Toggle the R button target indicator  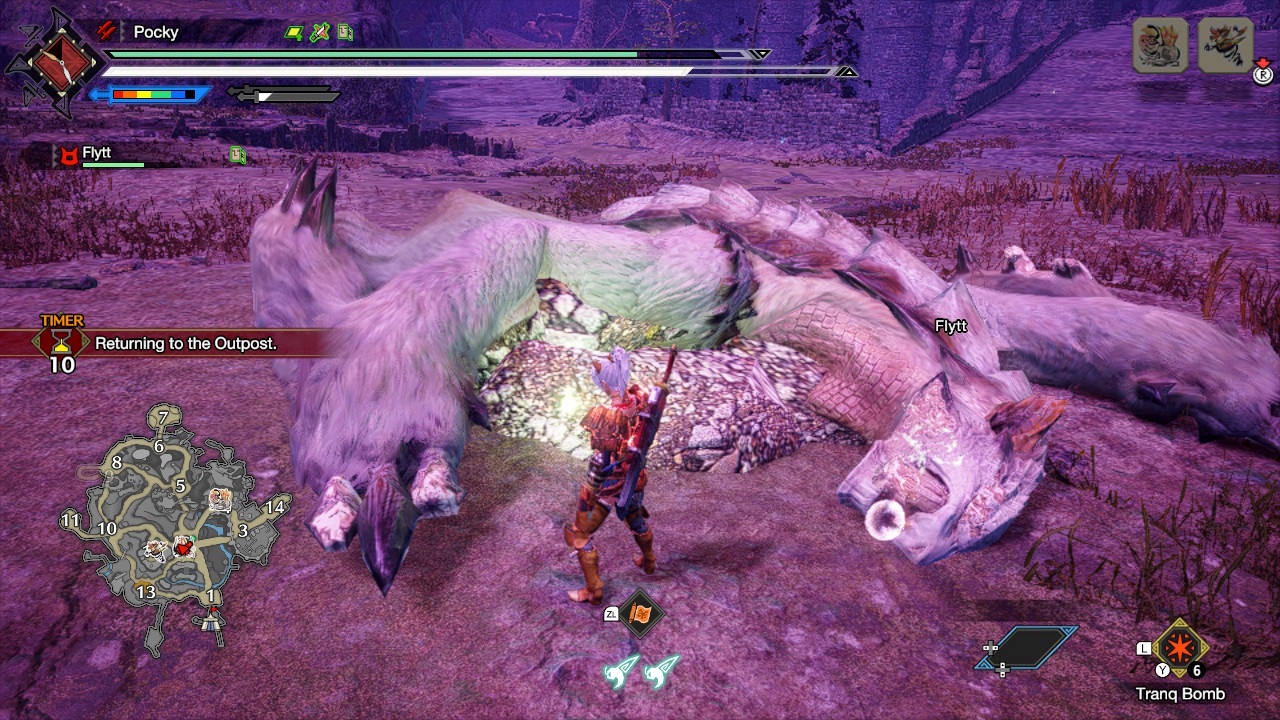click(1262, 75)
